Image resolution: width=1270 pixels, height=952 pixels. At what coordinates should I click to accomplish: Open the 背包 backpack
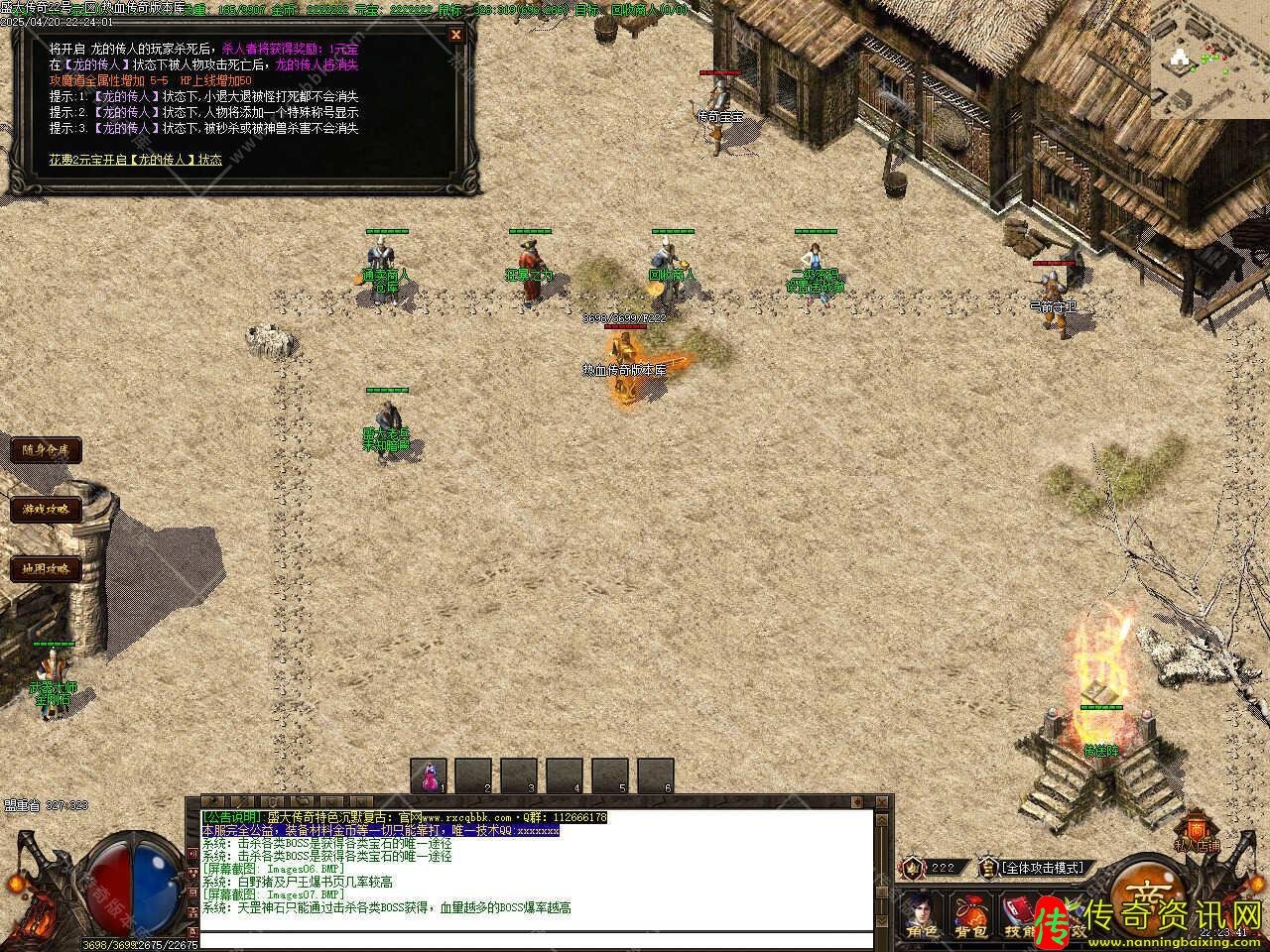click(969, 914)
